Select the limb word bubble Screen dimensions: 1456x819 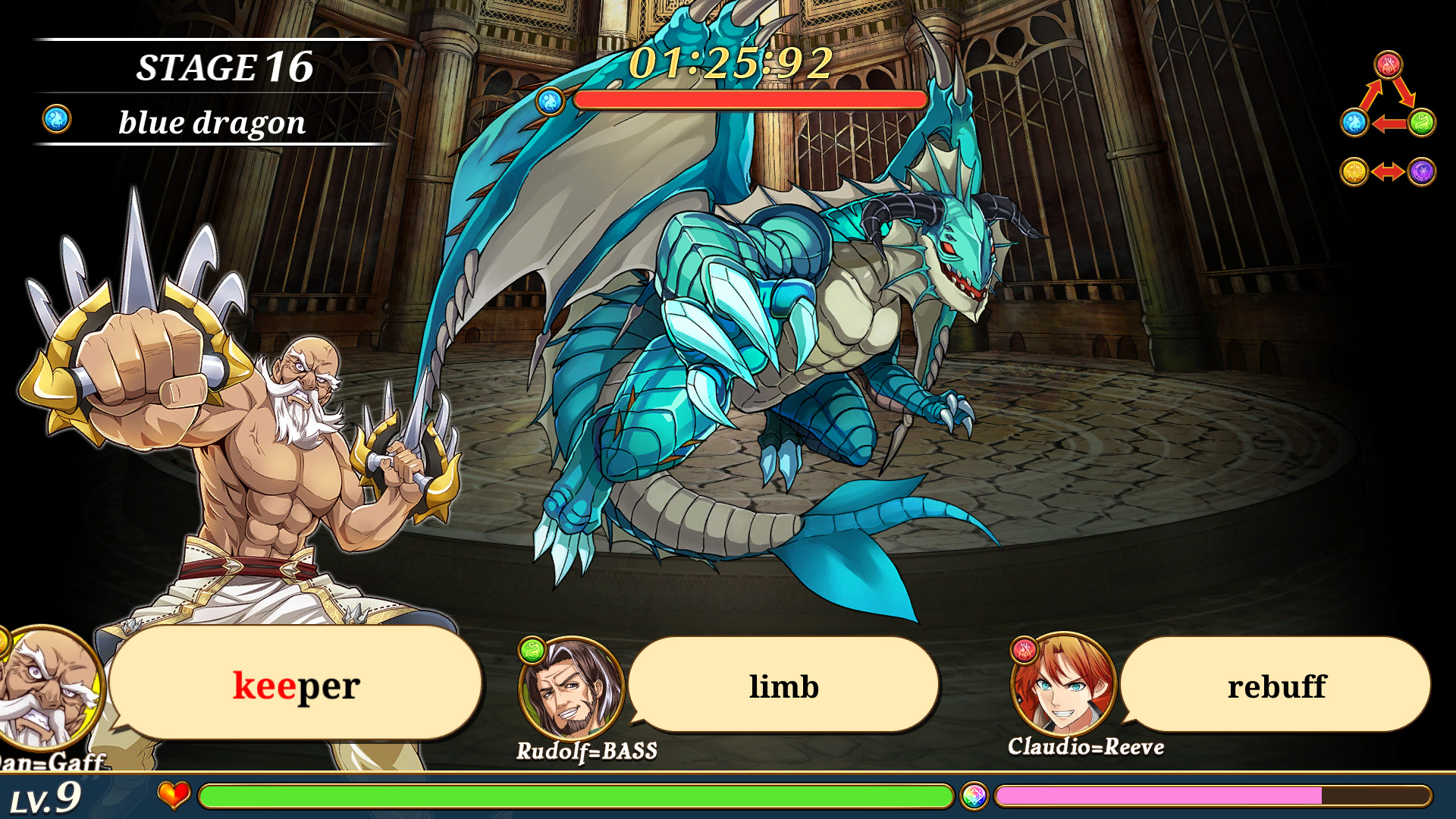pyautogui.click(x=784, y=685)
